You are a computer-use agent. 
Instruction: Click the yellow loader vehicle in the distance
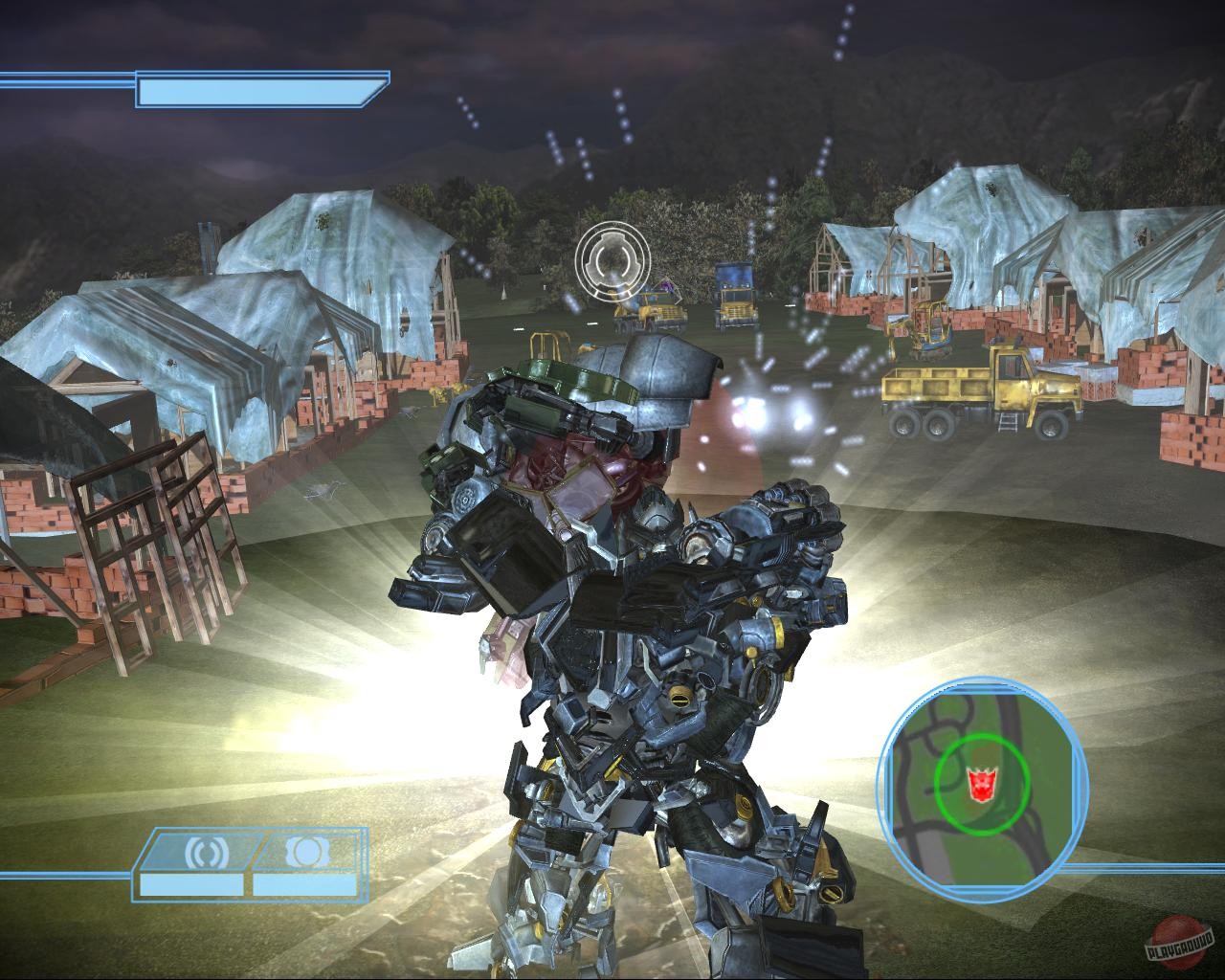[x=656, y=311]
